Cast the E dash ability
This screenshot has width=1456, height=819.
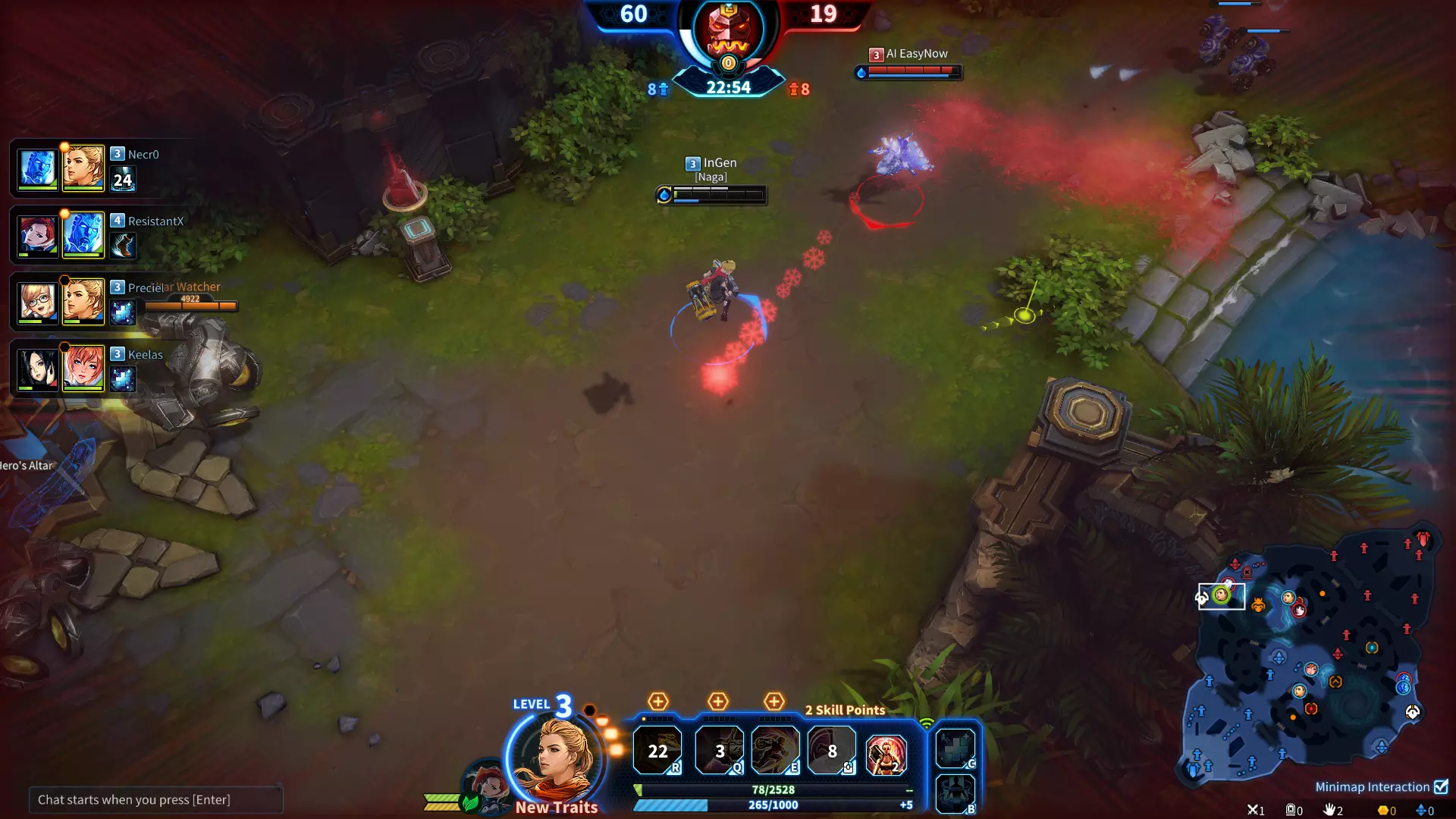[x=775, y=751]
